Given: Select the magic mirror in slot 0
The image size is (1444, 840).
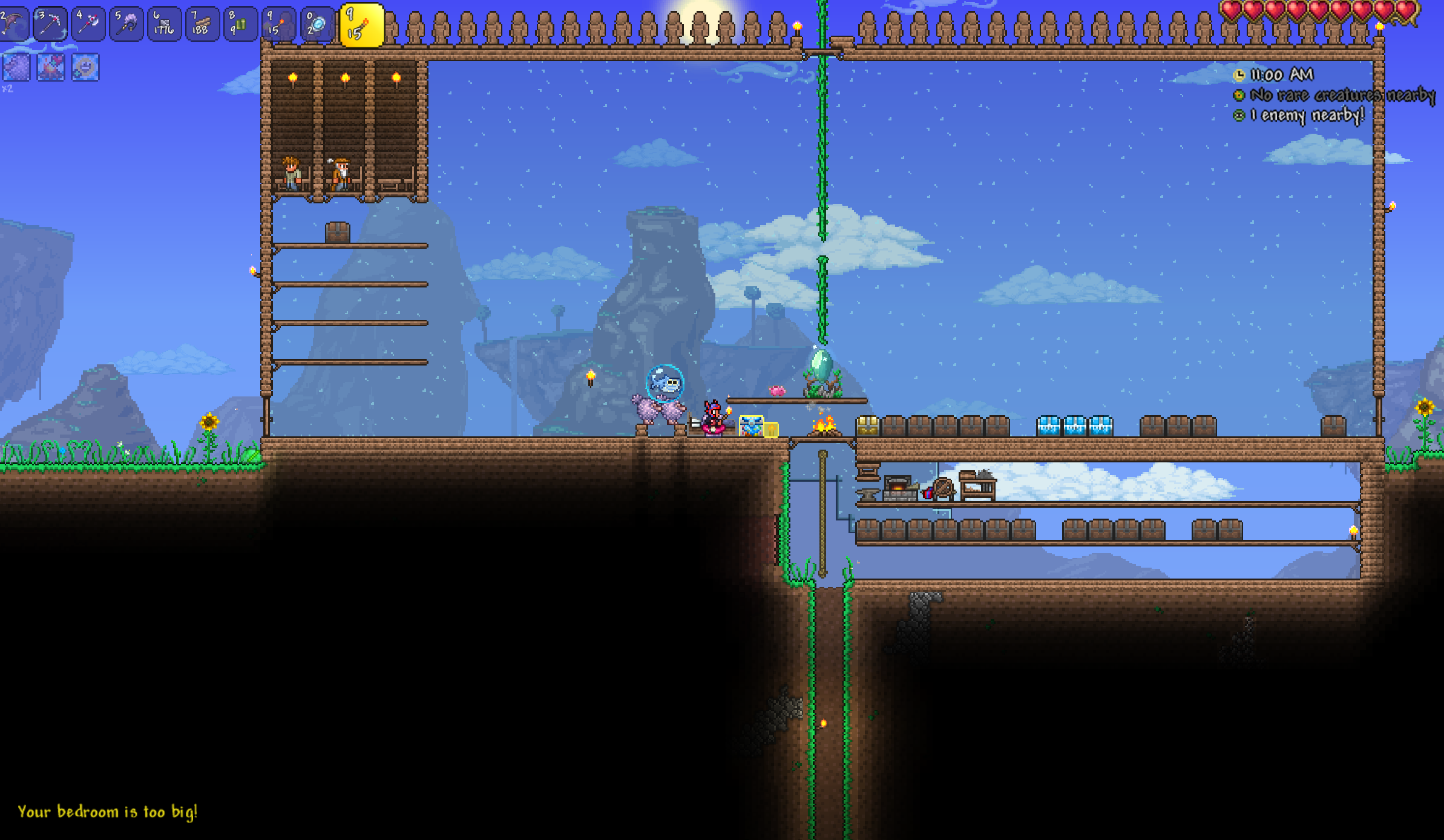Looking at the screenshot, I should [317, 24].
